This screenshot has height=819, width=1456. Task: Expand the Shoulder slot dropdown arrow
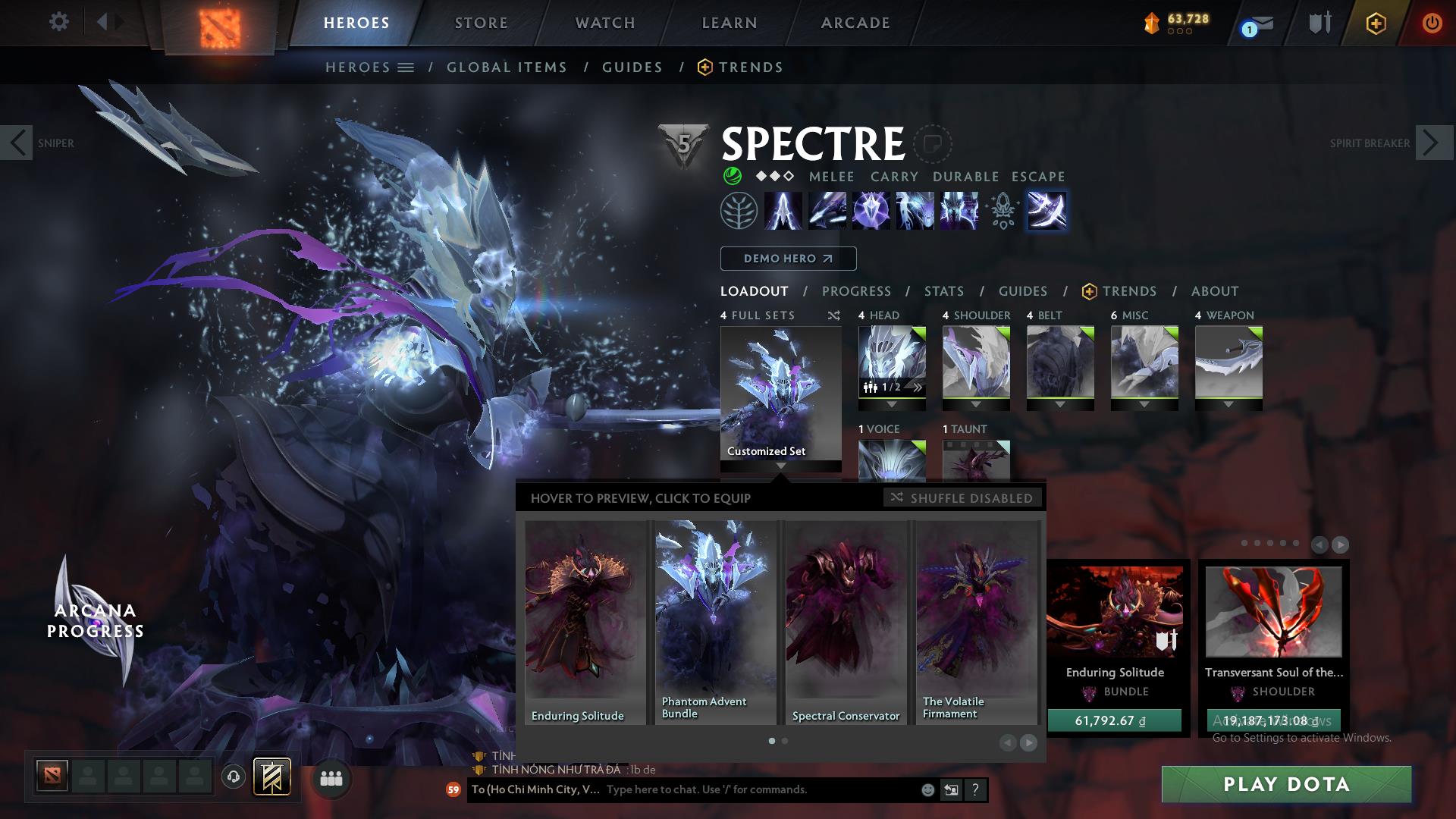[x=976, y=406]
